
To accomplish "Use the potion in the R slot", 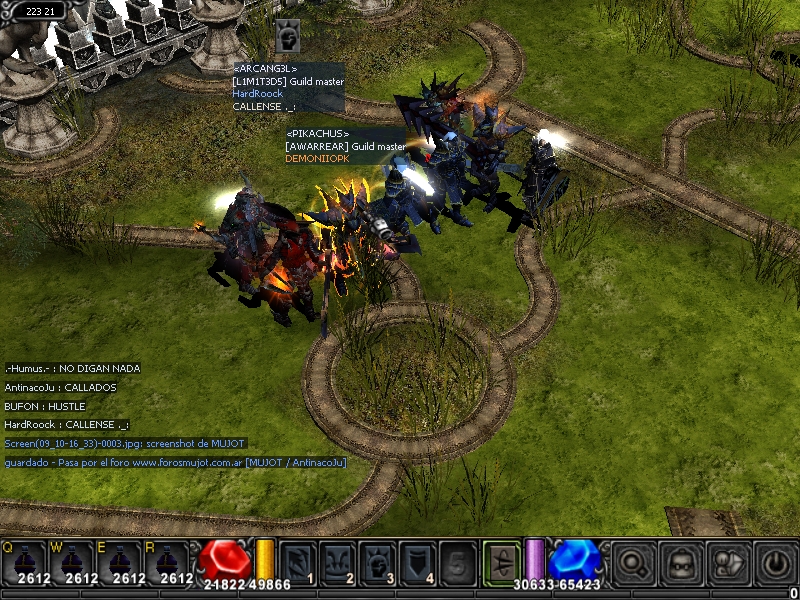I will (x=167, y=560).
